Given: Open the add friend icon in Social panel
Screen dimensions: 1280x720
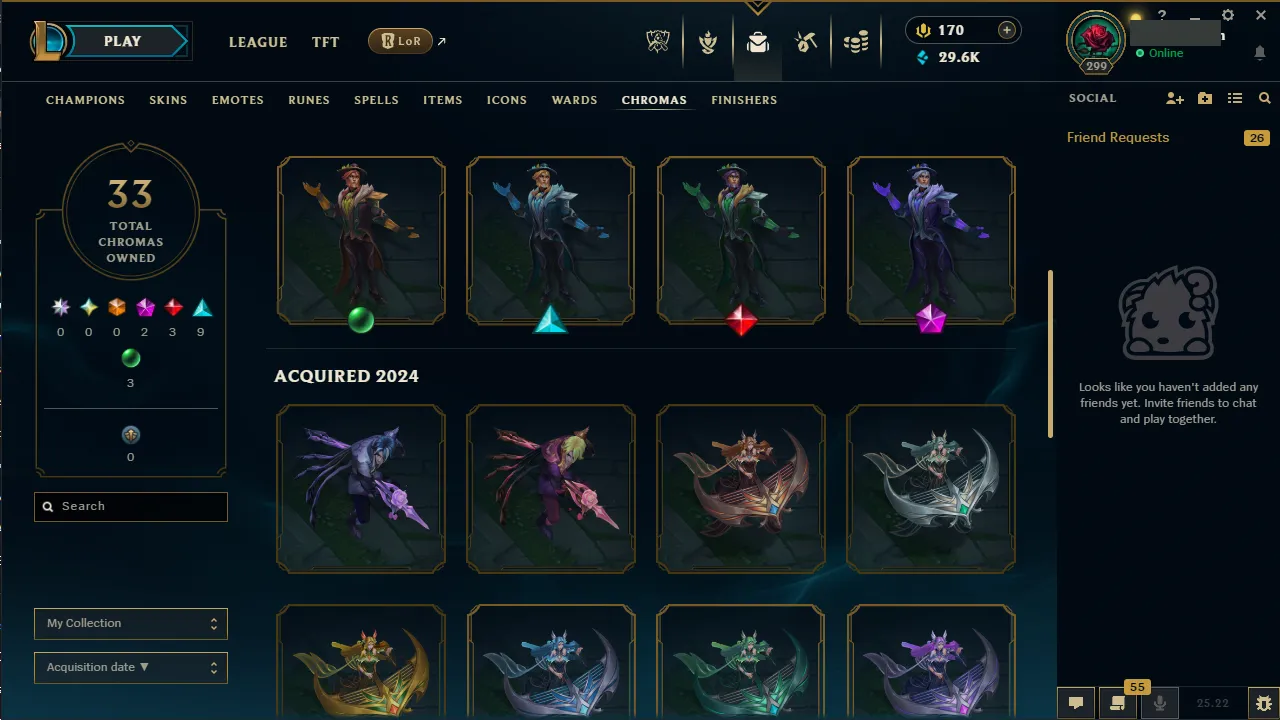Looking at the screenshot, I should (x=1175, y=98).
